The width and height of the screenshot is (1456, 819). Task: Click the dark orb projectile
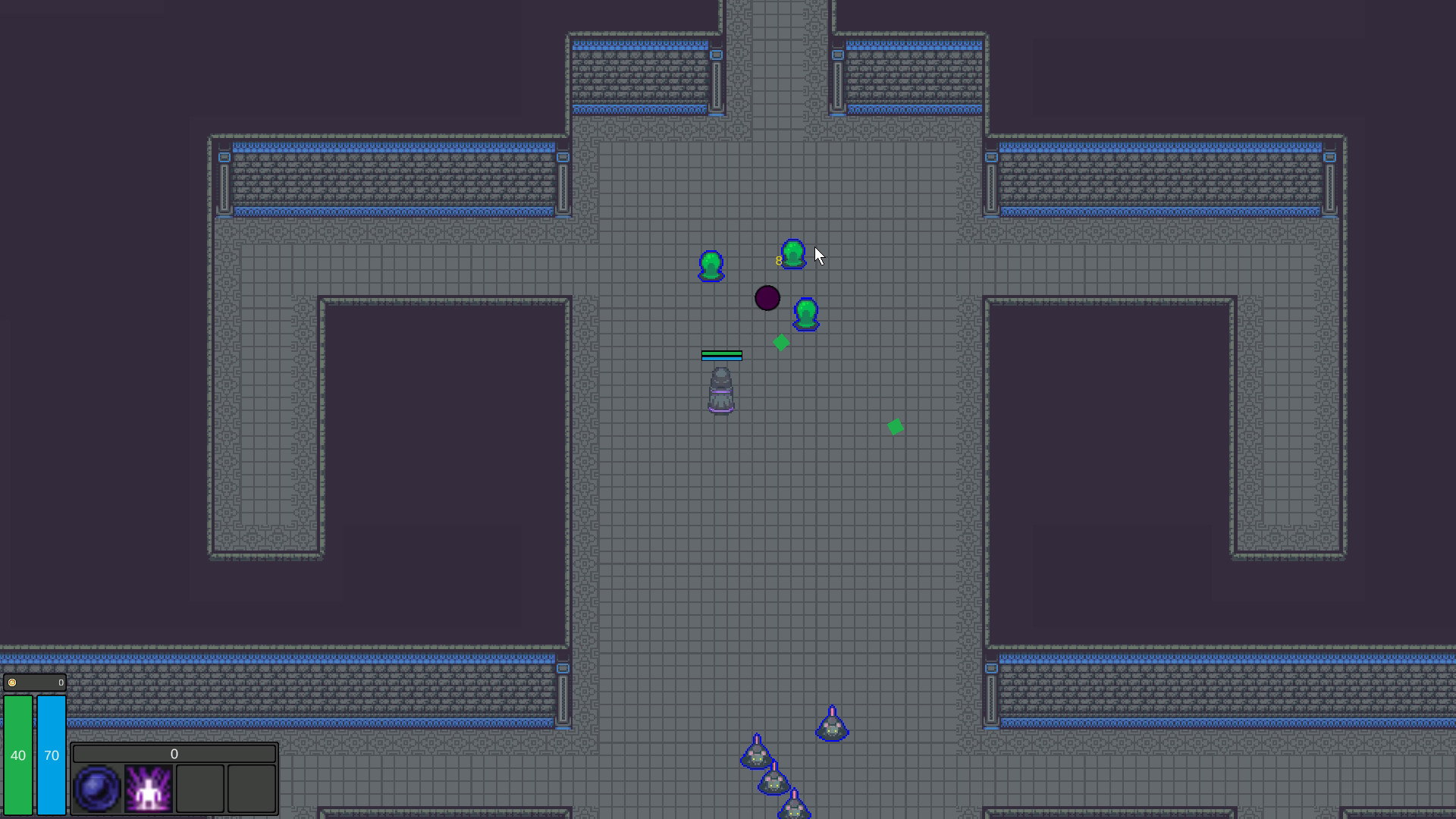pyautogui.click(x=767, y=298)
